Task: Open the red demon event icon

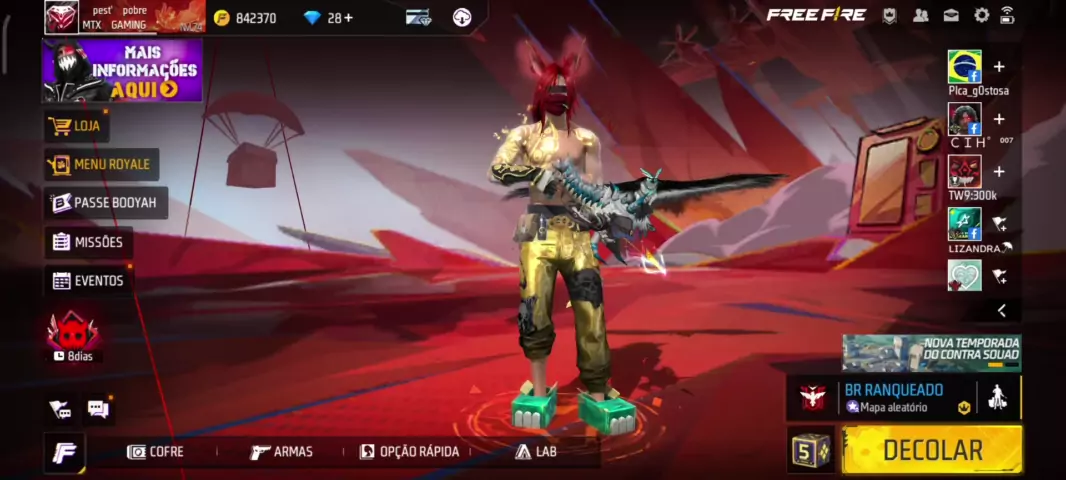Action: click(x=72, y=332)
